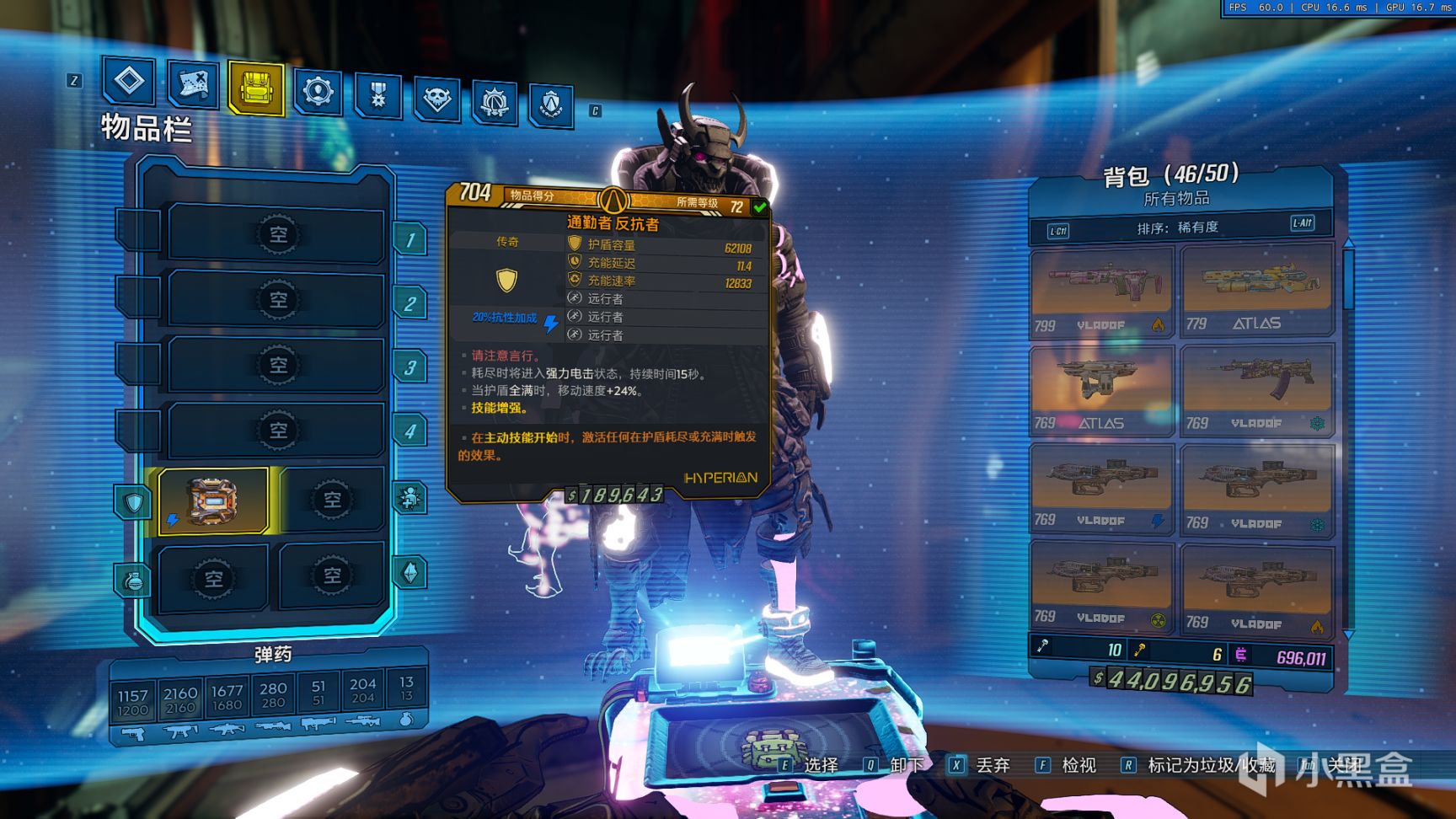Open the skills tab with gear icon
The height and width of the screenshot is (819, 1456).
pyautogui.click(x=318, y=91)
